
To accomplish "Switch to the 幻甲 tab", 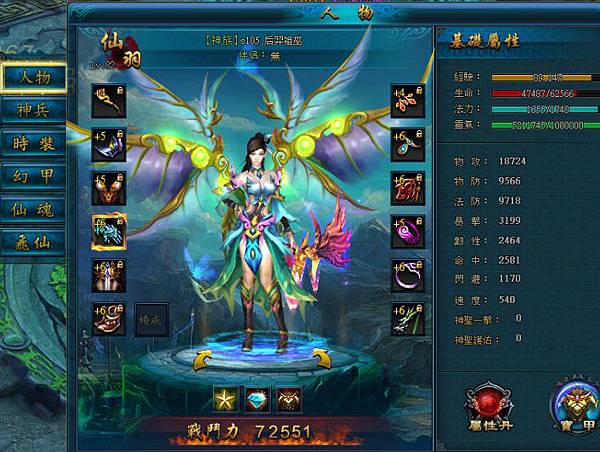I will pos(33,176).
